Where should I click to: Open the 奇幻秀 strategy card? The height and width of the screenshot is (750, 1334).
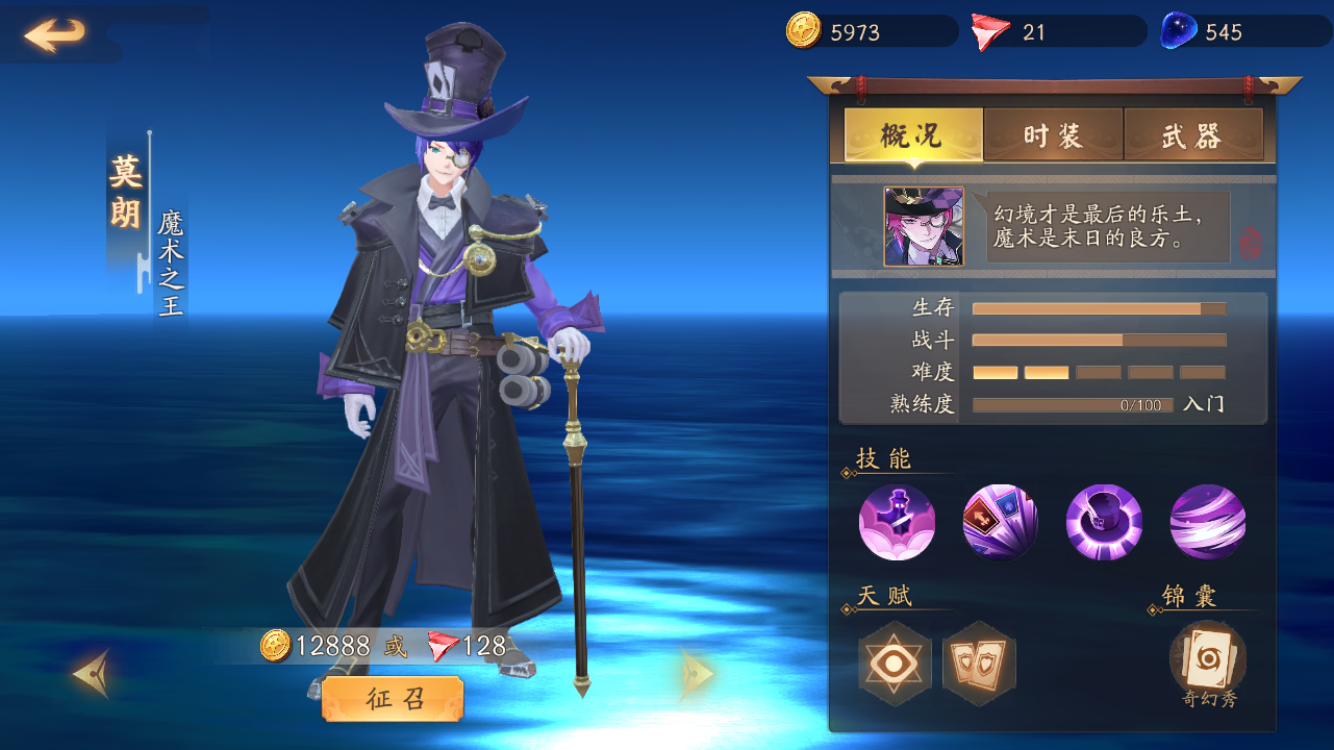pyautogui.click(x=1207, y=659)
